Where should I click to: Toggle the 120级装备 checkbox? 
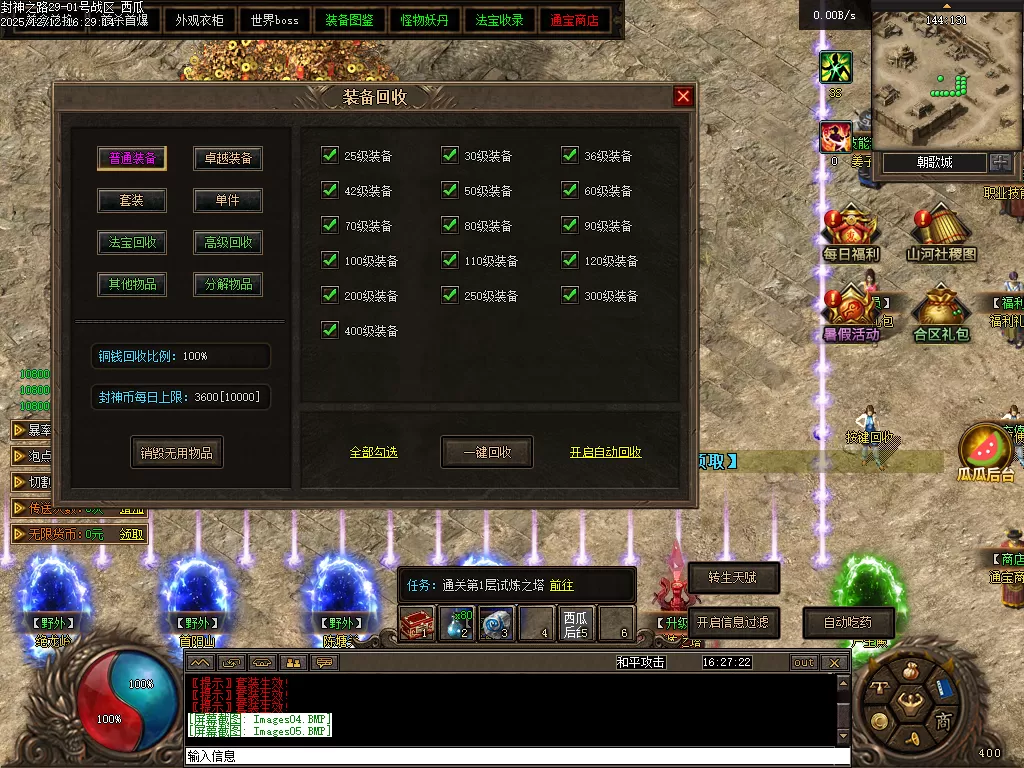(570, 260)
